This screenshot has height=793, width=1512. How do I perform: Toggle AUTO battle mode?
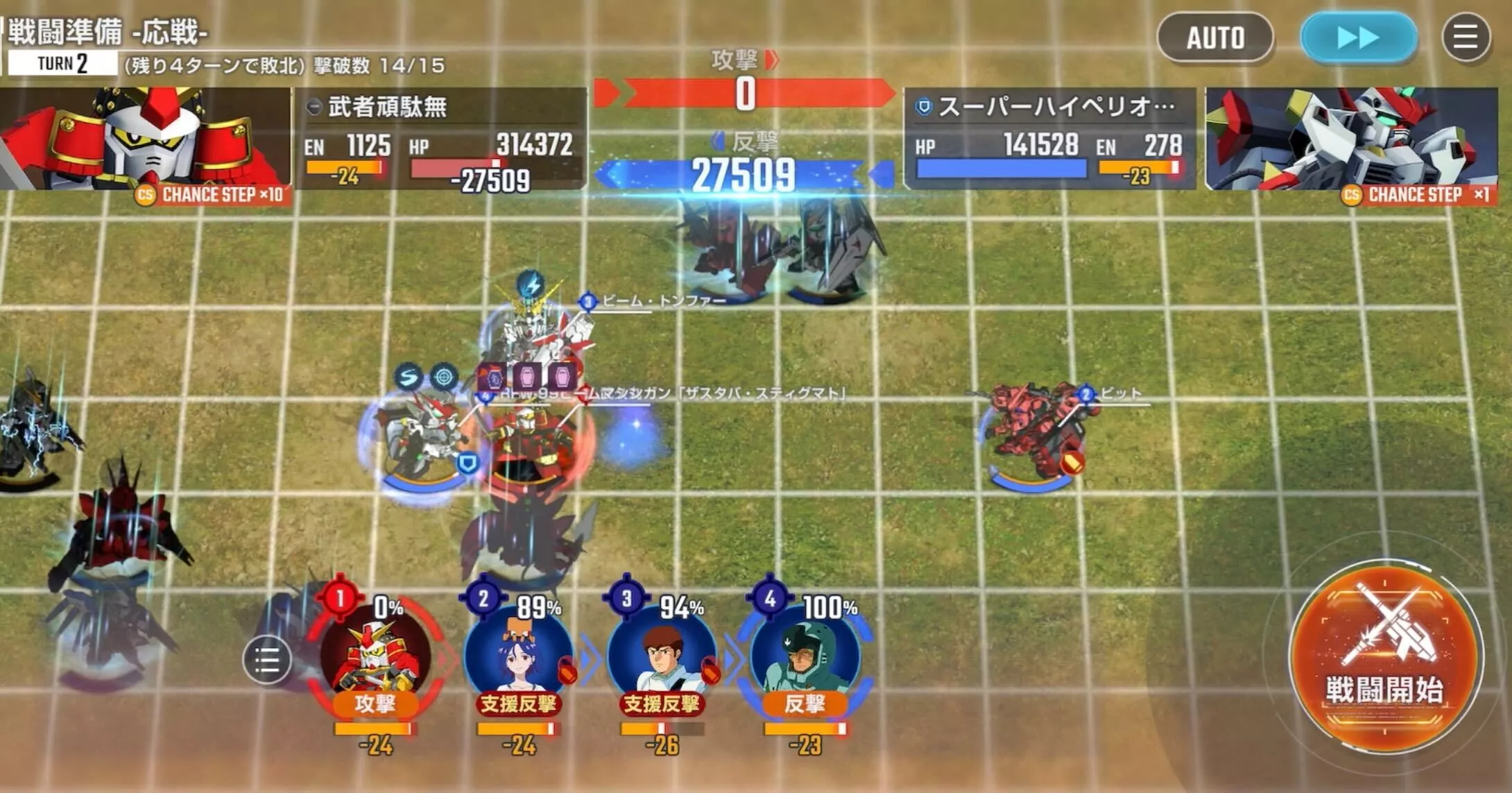tap(1215, 38)
